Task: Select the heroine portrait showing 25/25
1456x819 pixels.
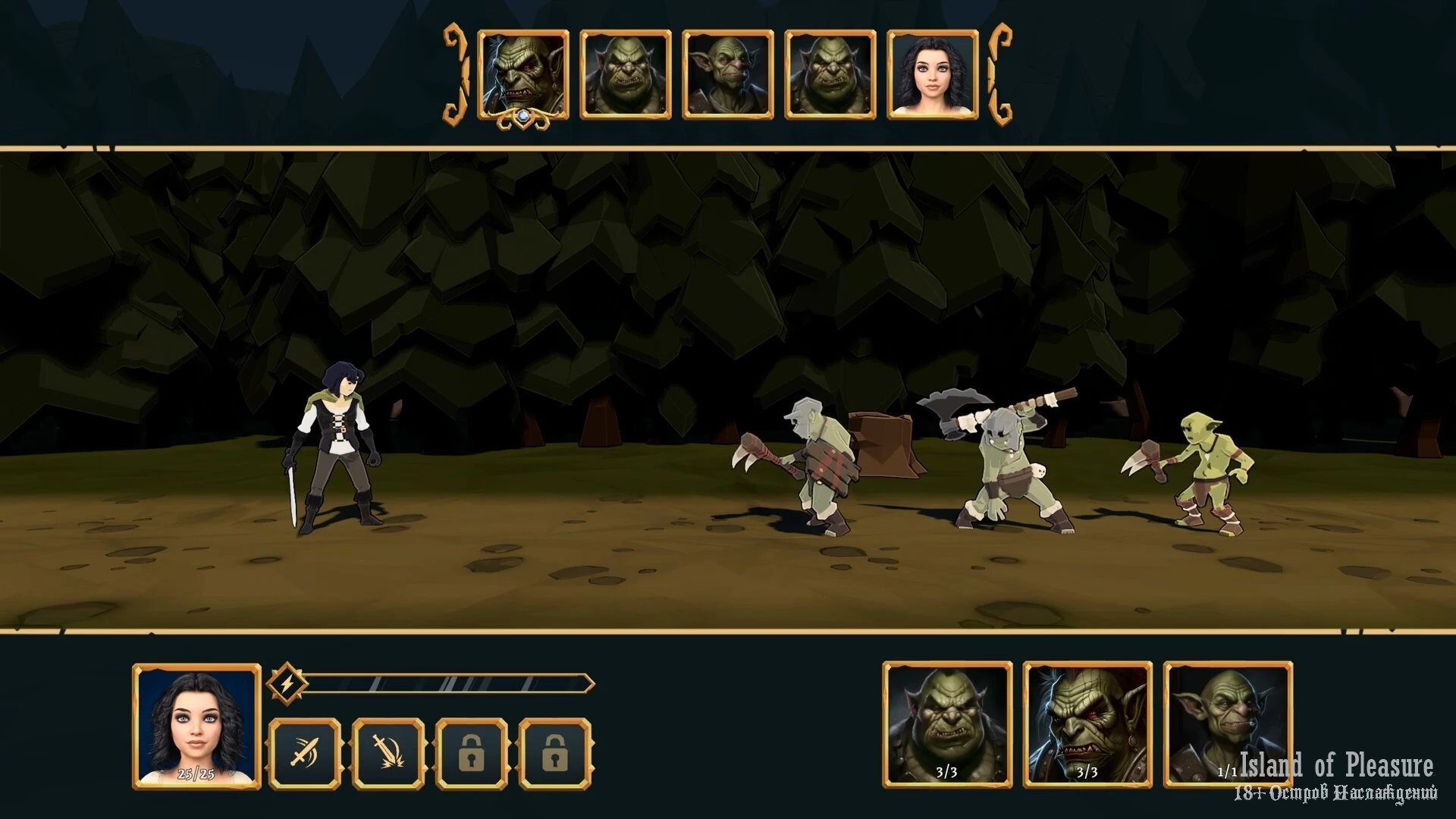Action: [196, 726]
